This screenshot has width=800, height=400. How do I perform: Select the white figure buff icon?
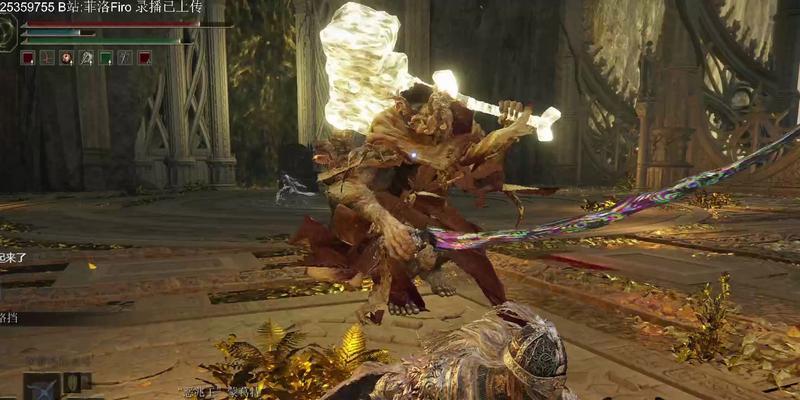(x=86, y=58)
